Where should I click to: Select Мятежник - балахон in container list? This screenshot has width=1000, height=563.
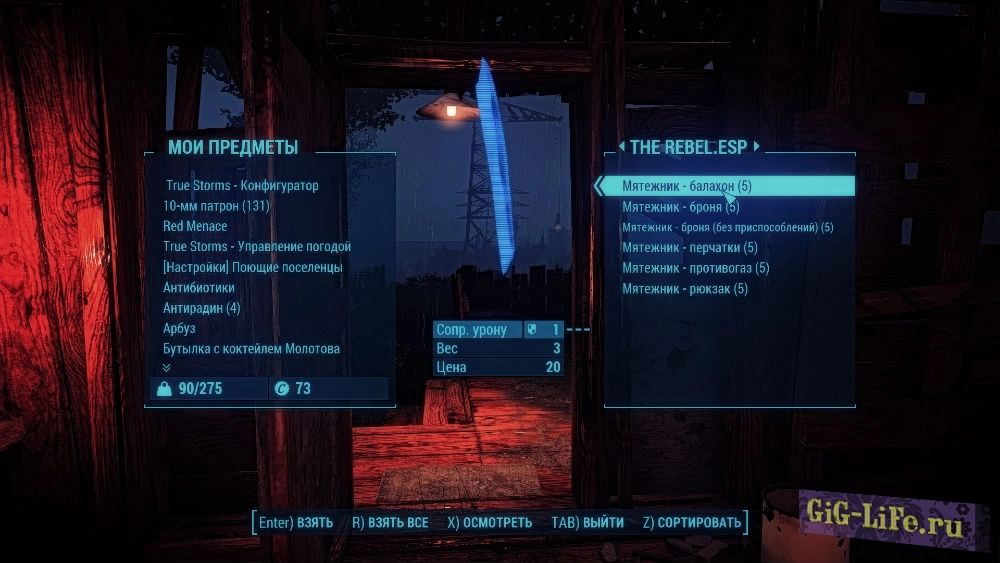(x=686, y=186)
